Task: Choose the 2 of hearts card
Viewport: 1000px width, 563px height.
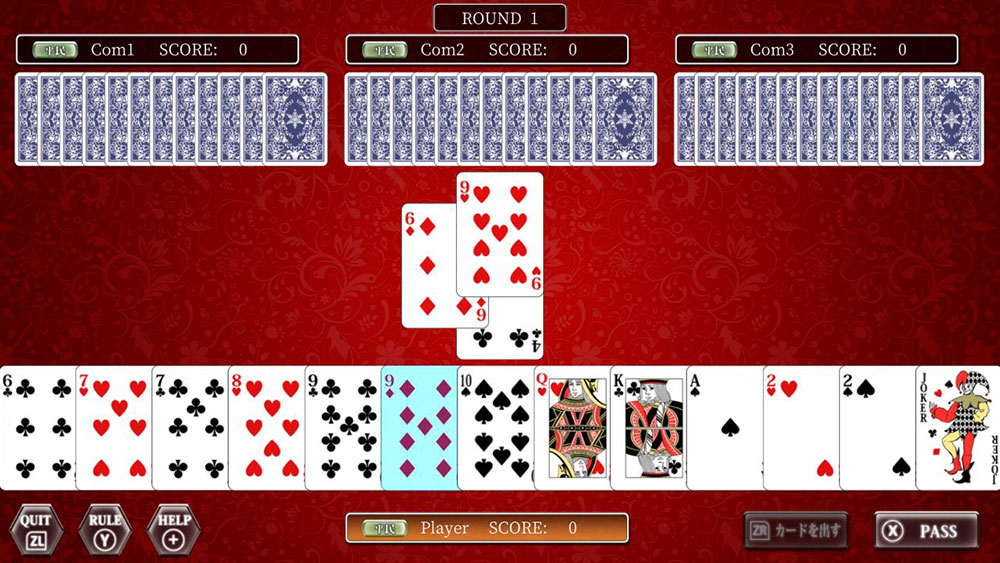Action: coord(801,428)
